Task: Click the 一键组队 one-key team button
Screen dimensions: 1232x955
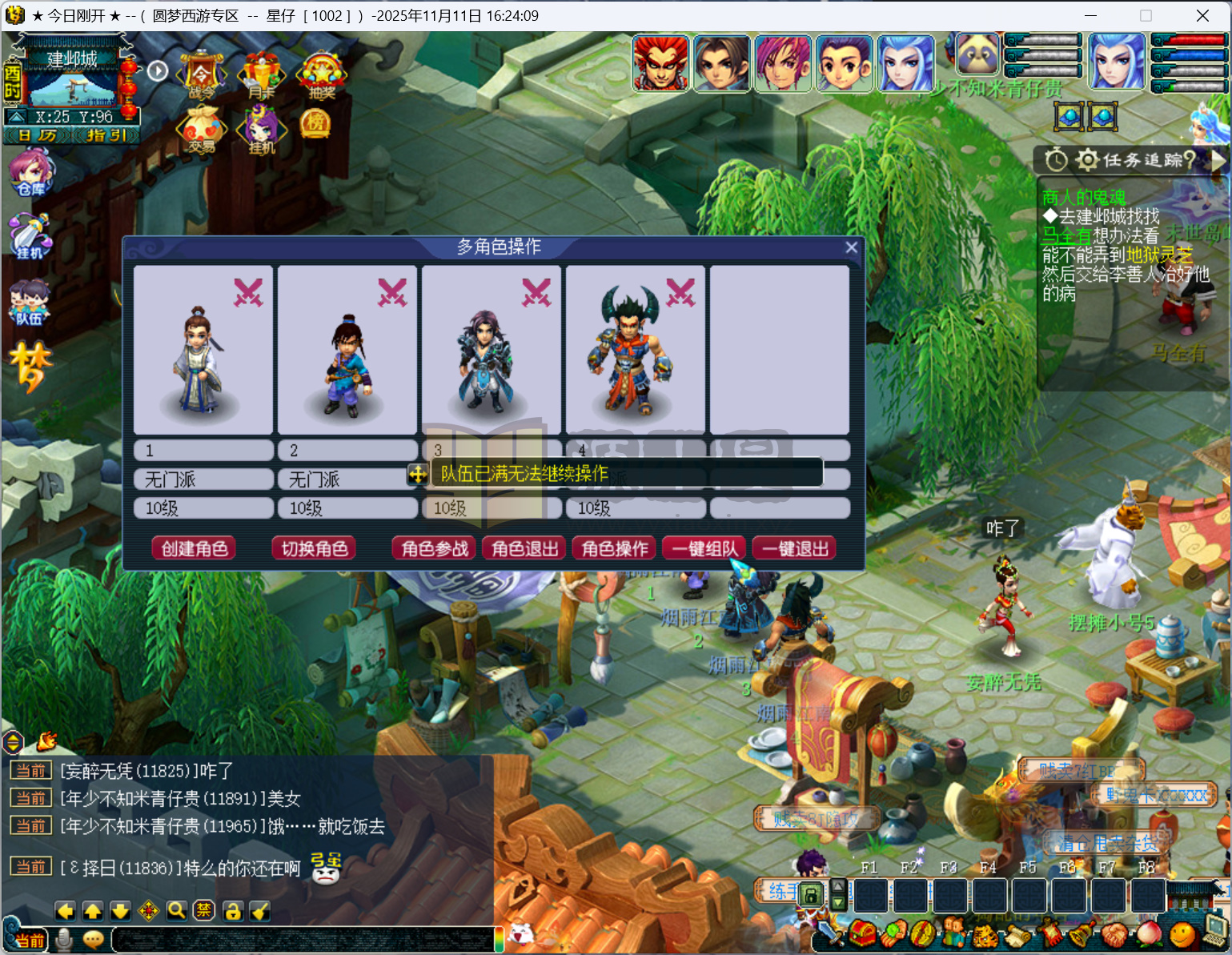Action: click(703, 548)
